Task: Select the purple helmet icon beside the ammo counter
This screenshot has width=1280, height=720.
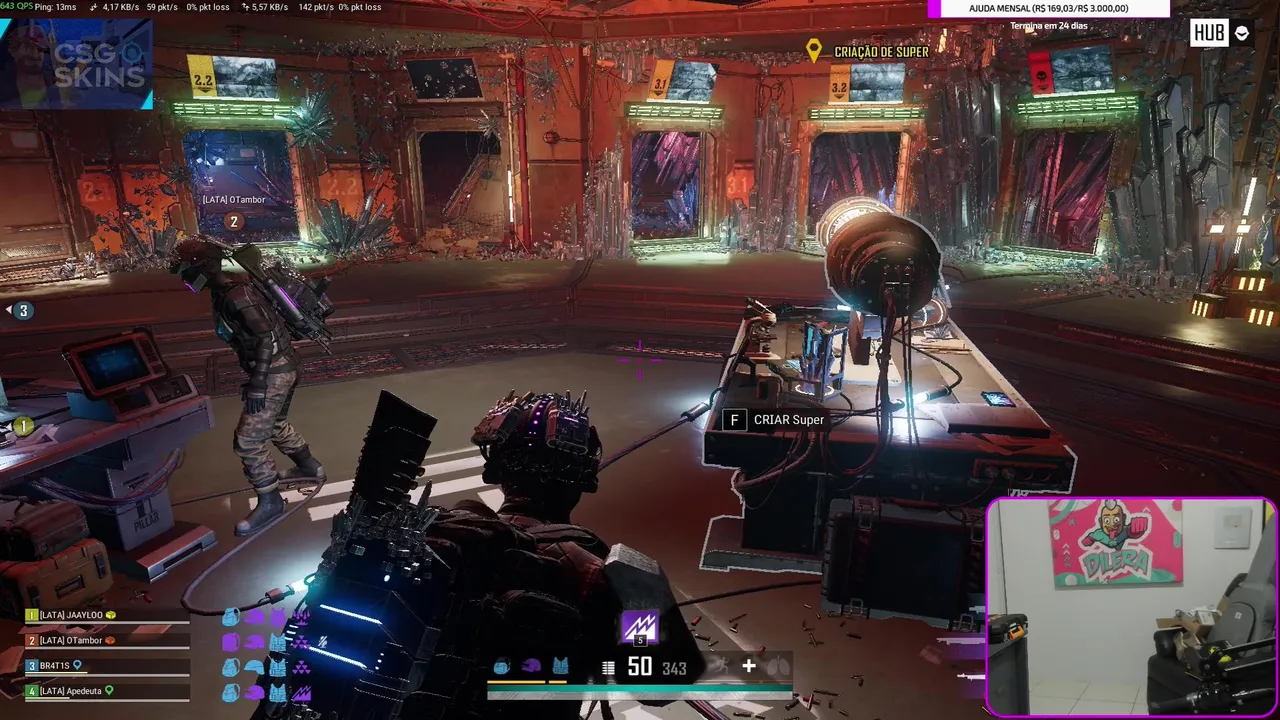Action: 531,666
